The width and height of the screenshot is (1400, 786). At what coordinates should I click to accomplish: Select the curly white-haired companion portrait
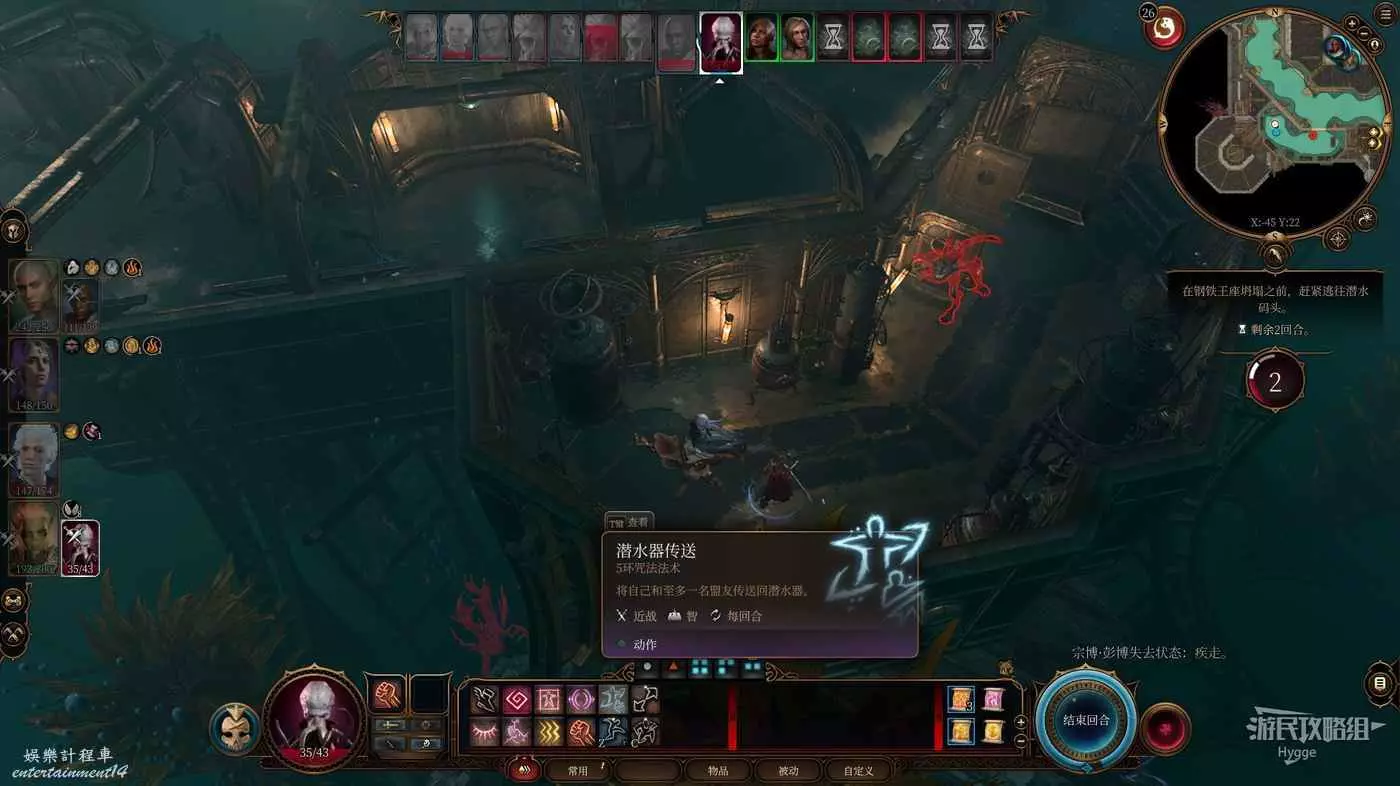[x=35, y=459]
